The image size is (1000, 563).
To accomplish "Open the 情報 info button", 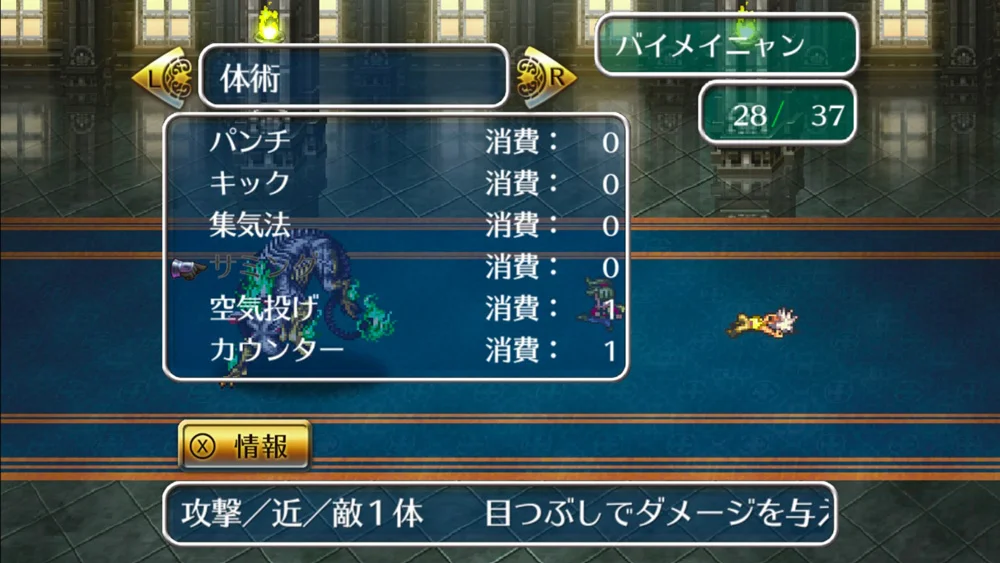I will pos(245,446).
